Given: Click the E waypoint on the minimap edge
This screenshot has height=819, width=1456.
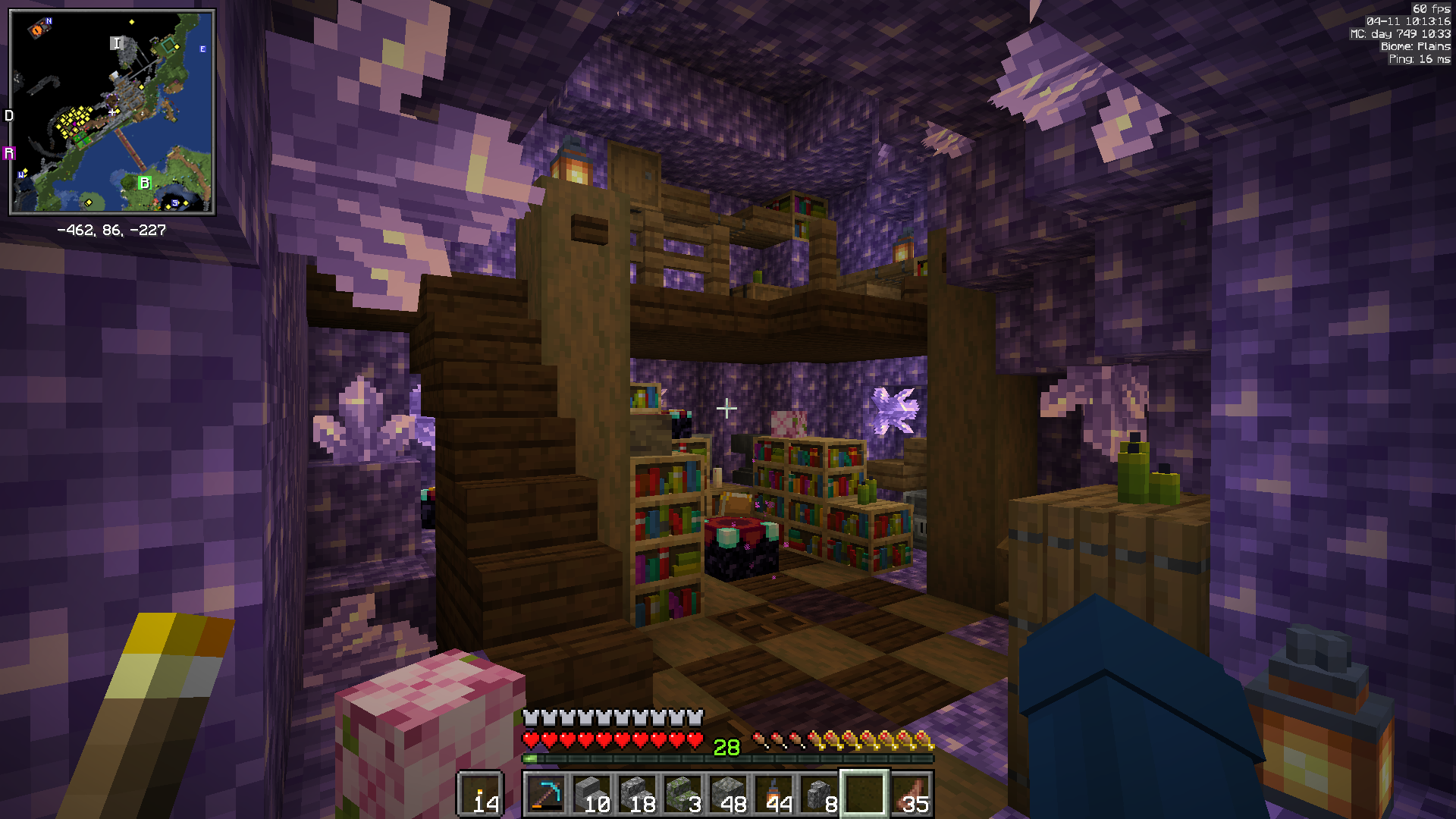Looking at the screenshot, I should coord(202,49).
